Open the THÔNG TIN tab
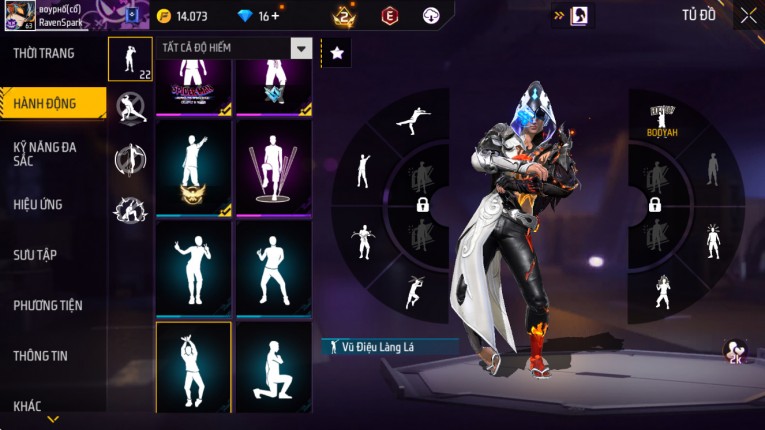Image resolution: width=765 pixels, height=430 pixels. tap(40, 355)
